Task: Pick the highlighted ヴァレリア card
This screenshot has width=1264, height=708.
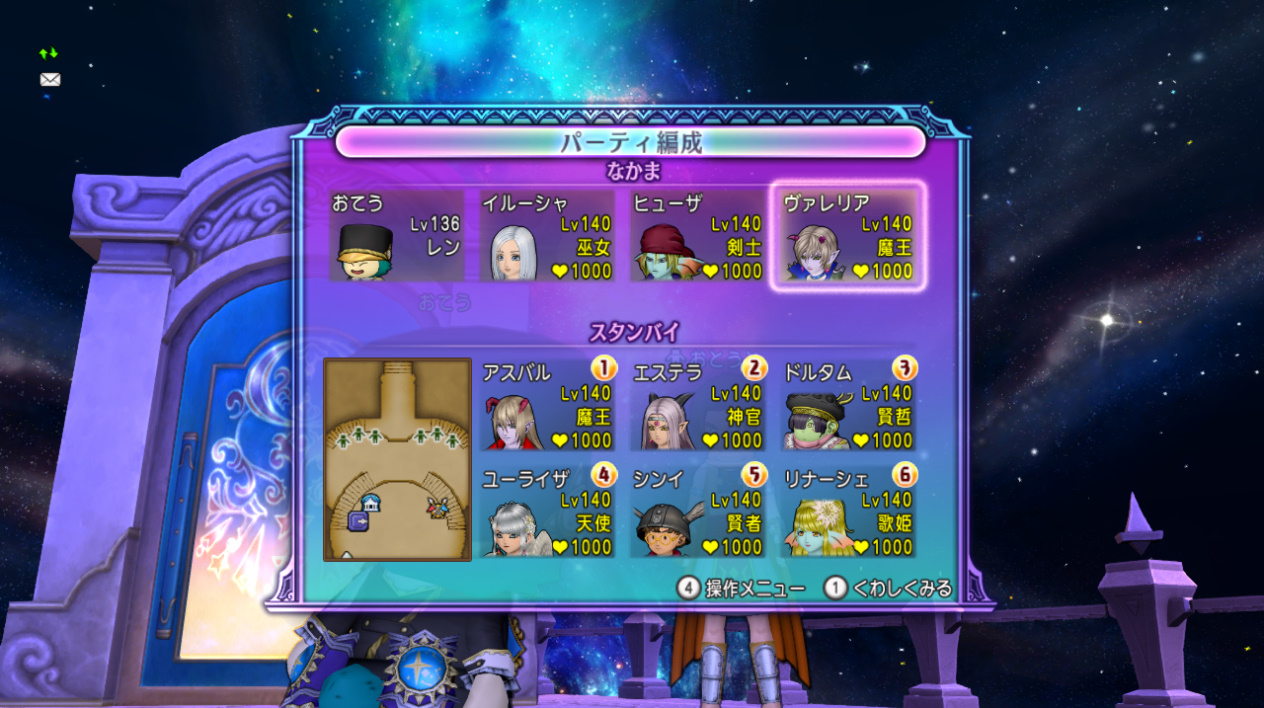Action: pos(848,236)
